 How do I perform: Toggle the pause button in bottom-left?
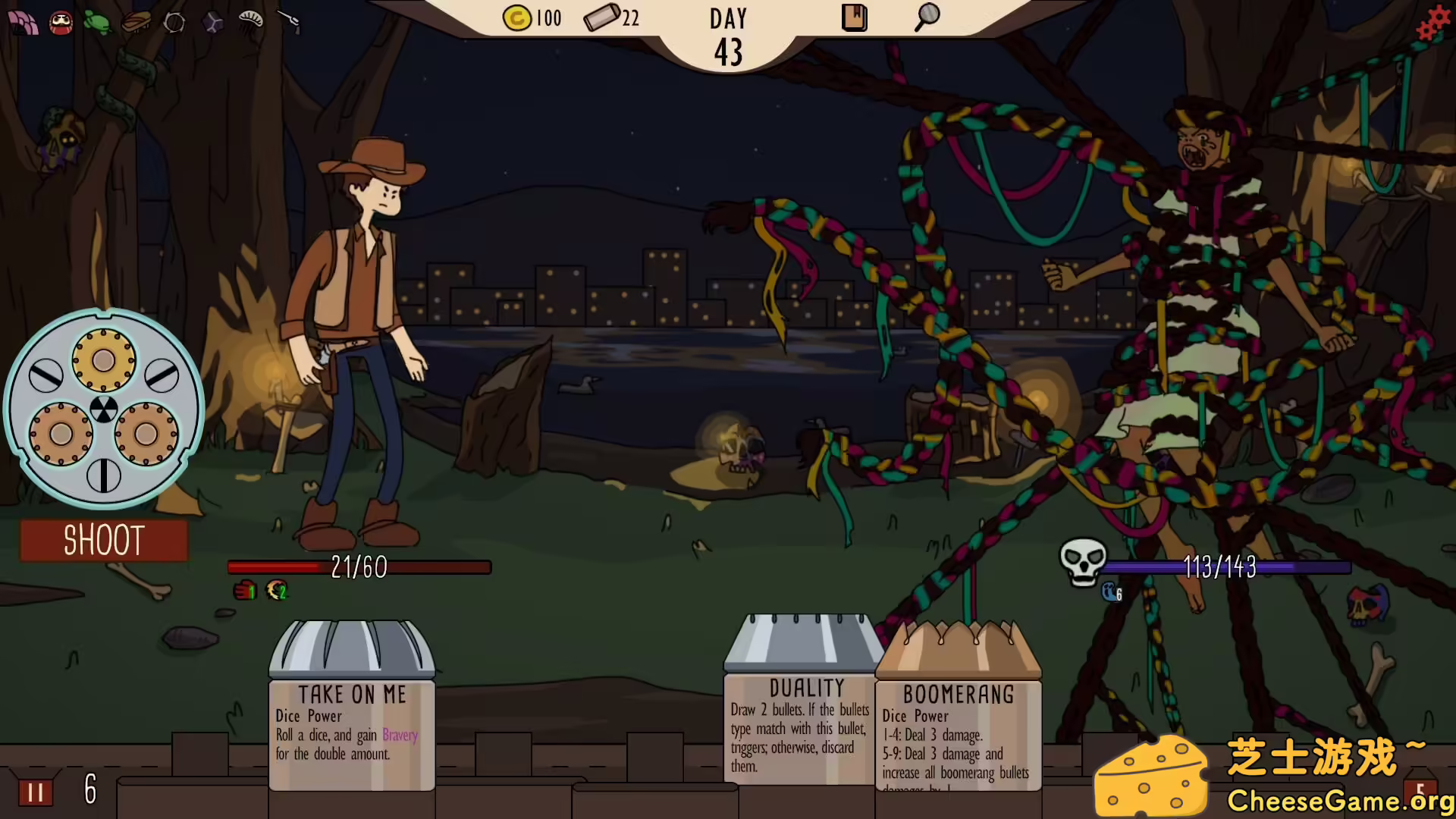tap(33, 792)
